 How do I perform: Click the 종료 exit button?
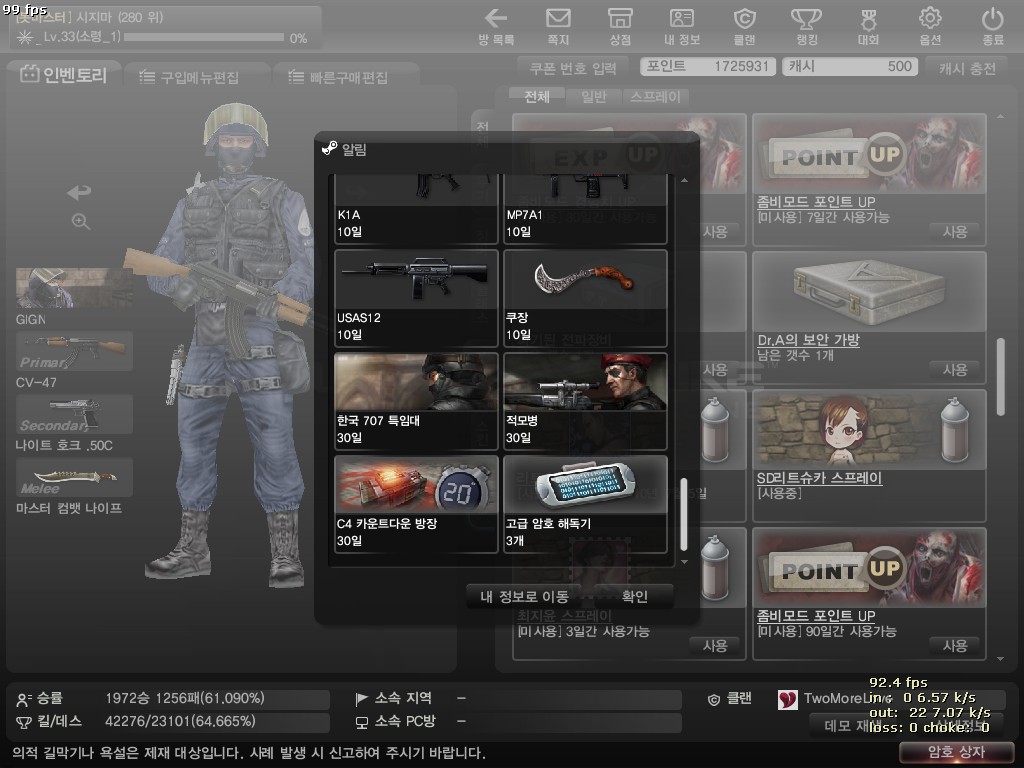pyautogui.click(x=992, y=26)
